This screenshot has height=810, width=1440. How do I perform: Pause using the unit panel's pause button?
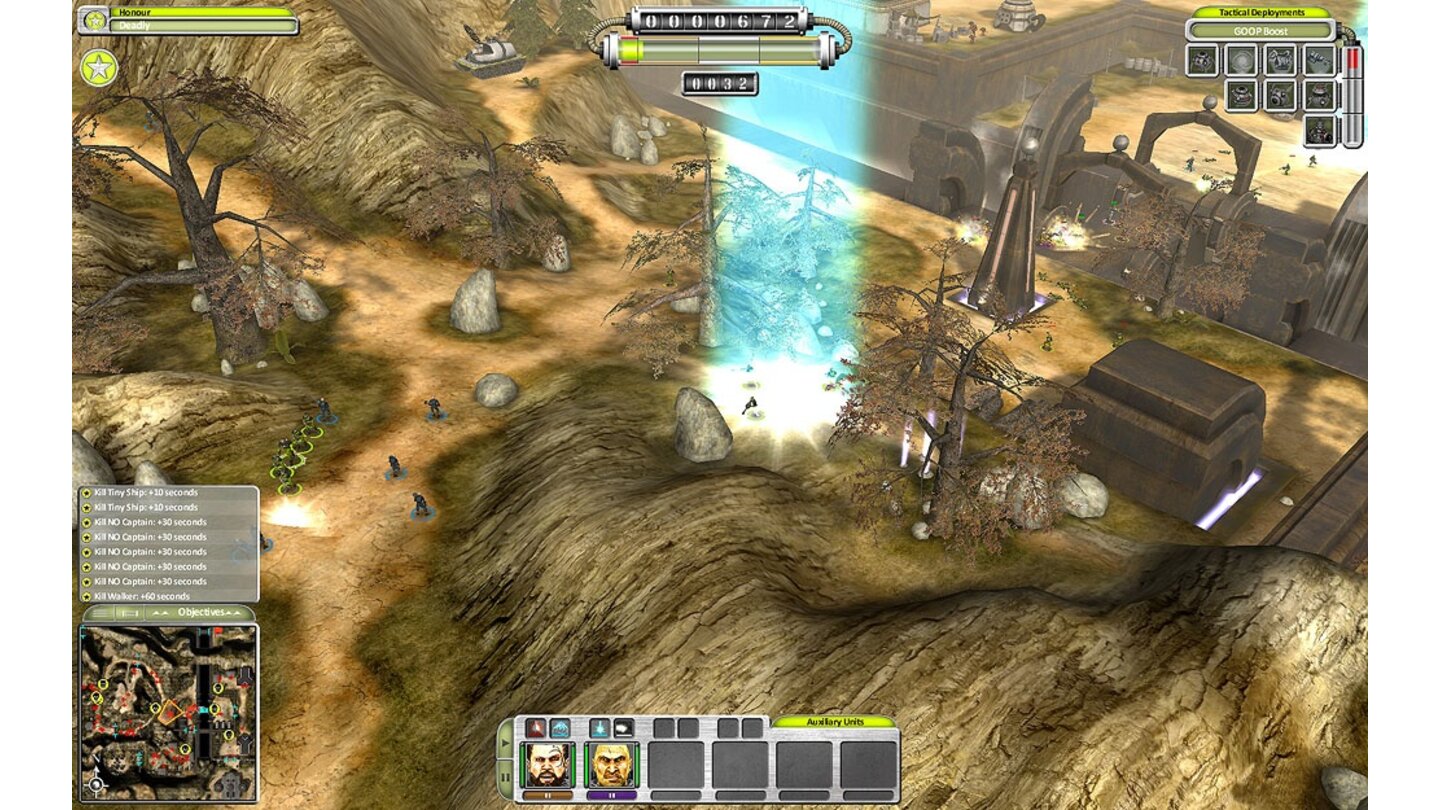coord(505,776)
